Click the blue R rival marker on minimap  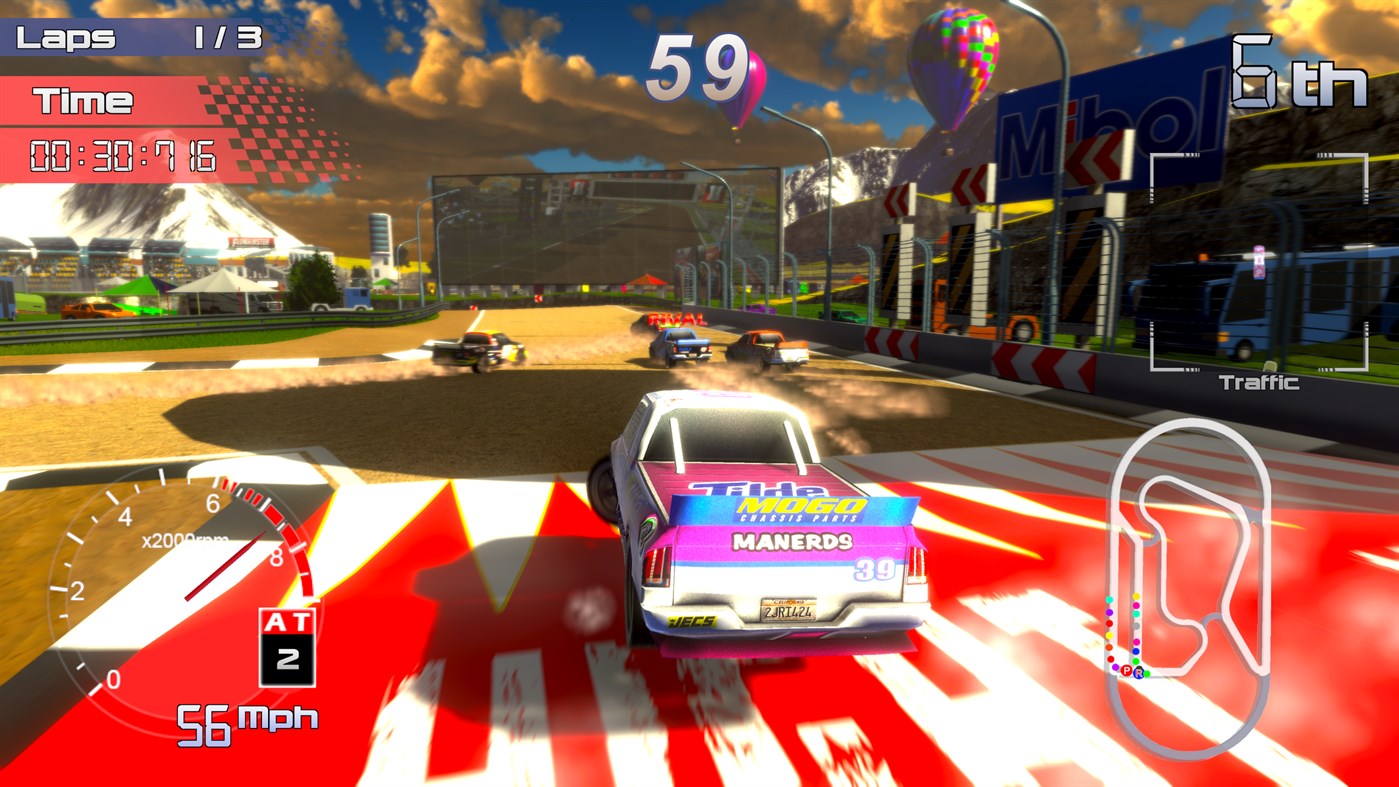[x=1139, y=673]
